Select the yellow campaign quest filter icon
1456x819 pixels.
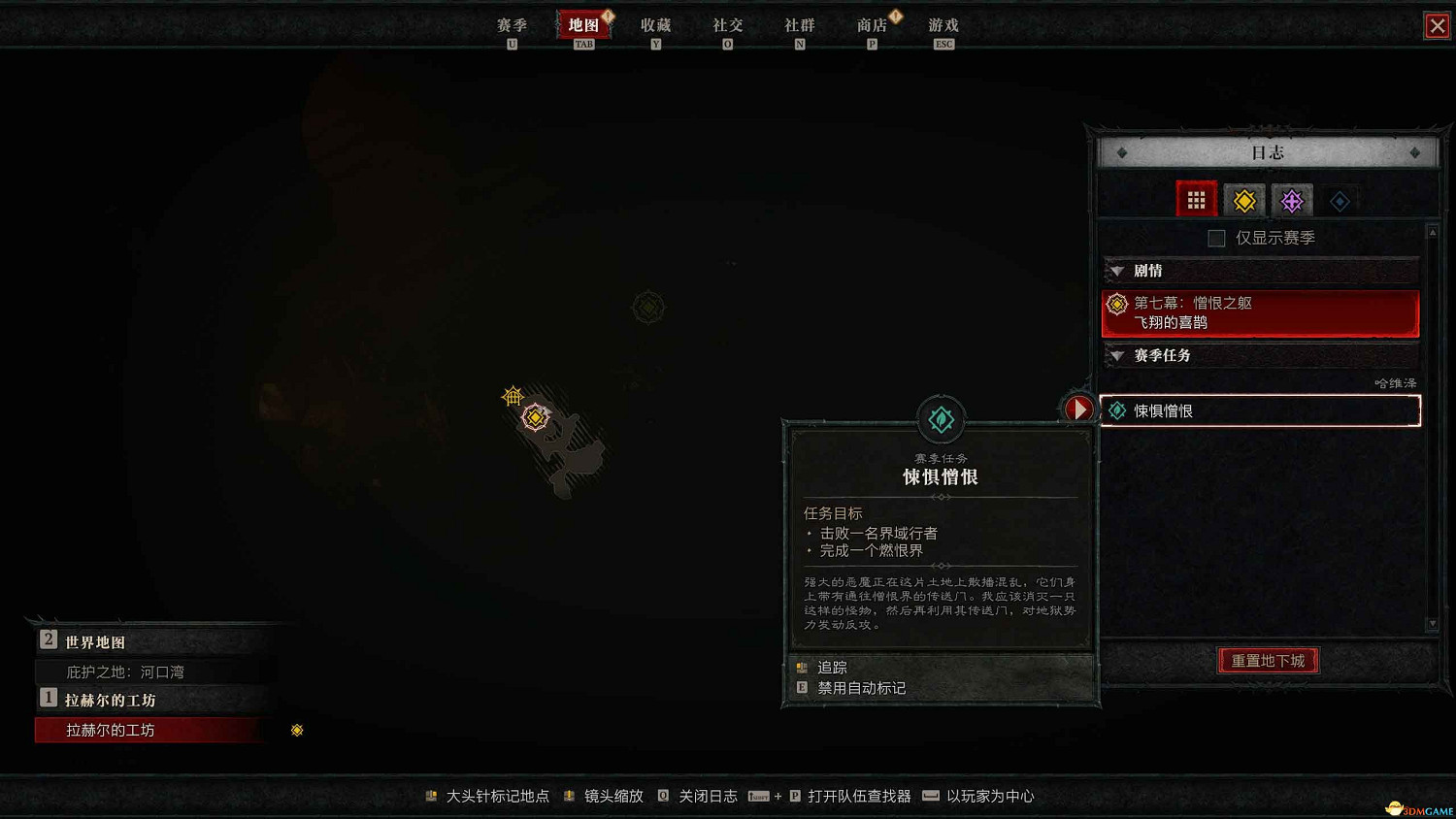[1244, 199]
